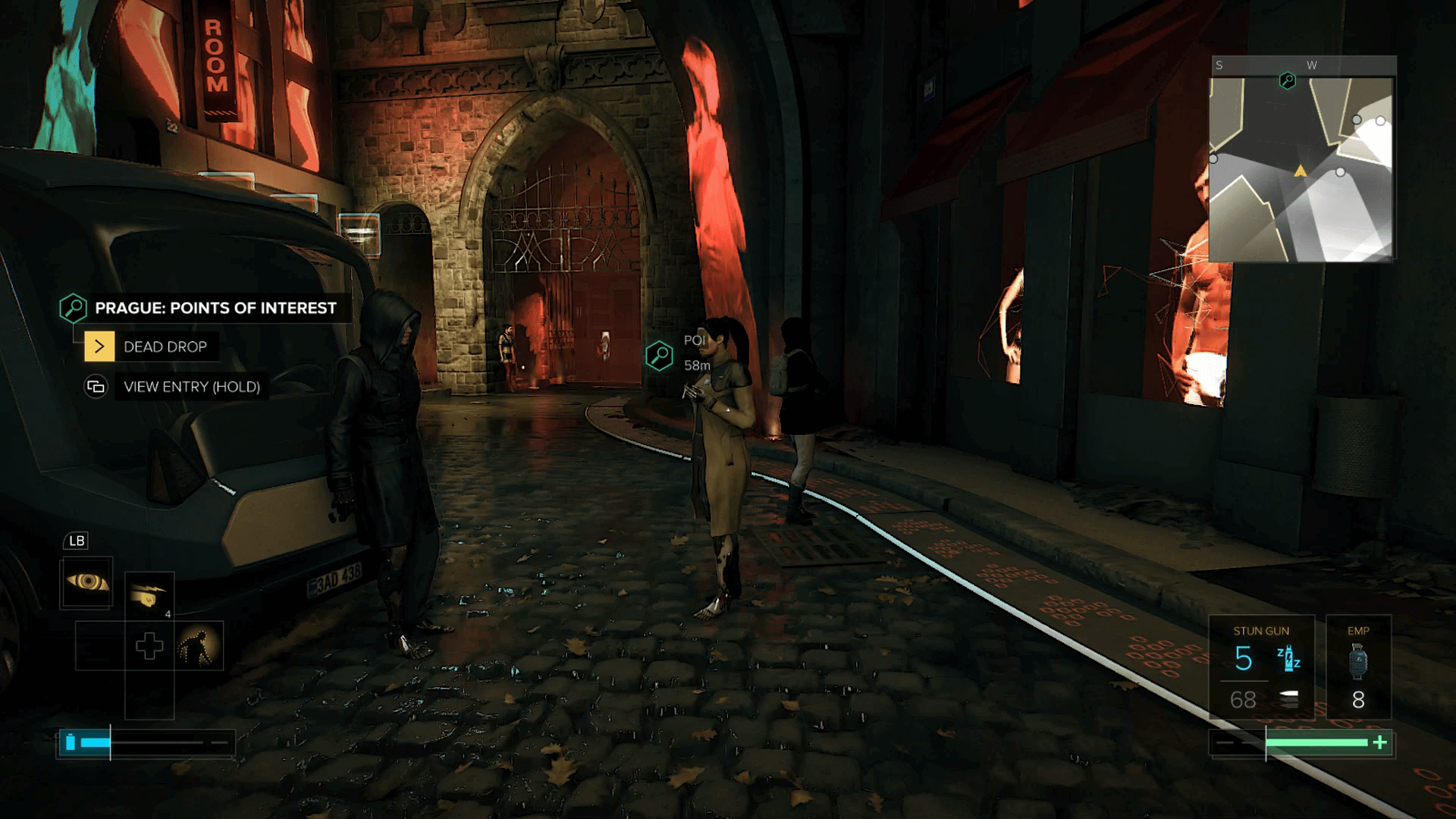Screen dimensions: 1456x819
Task: Activate the crouching figure cloak augmentation
Action: 199,646
